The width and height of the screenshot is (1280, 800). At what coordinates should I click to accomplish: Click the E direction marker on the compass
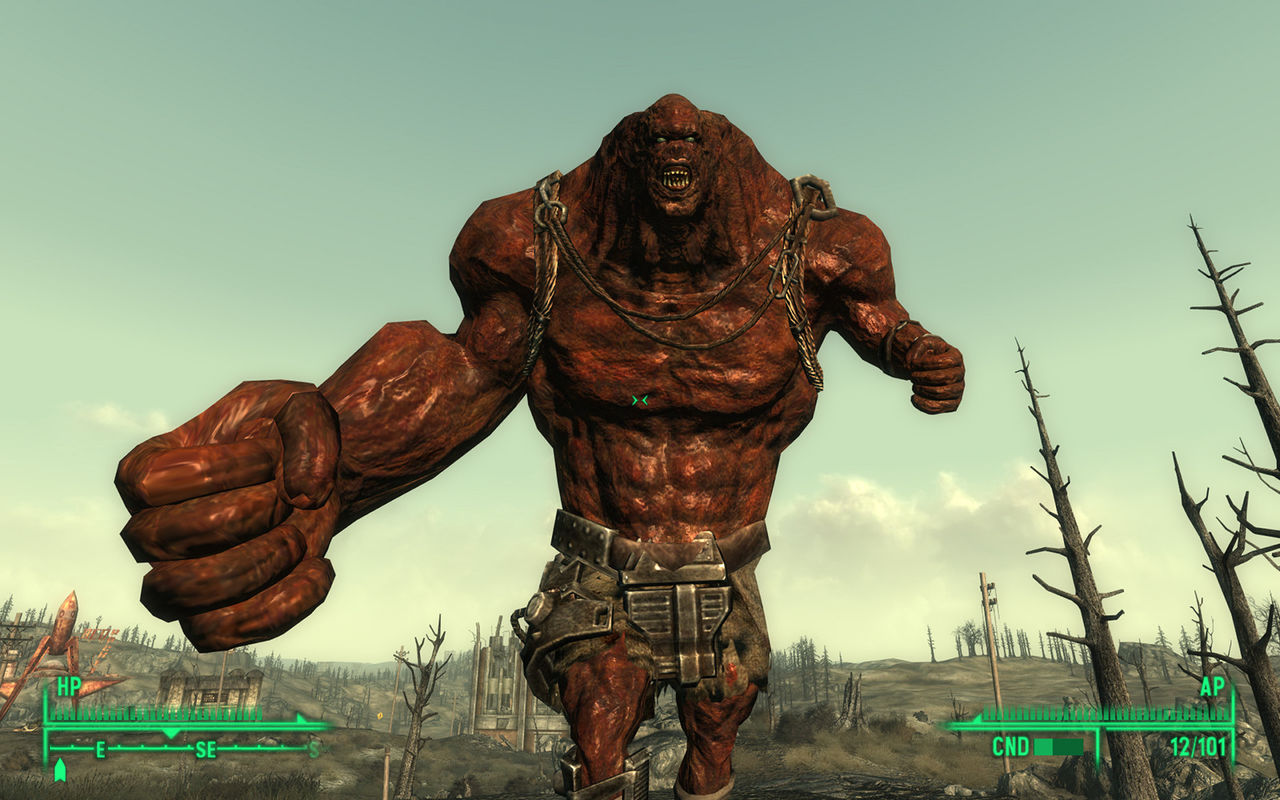pyautogui.click(x=101, y=749)
